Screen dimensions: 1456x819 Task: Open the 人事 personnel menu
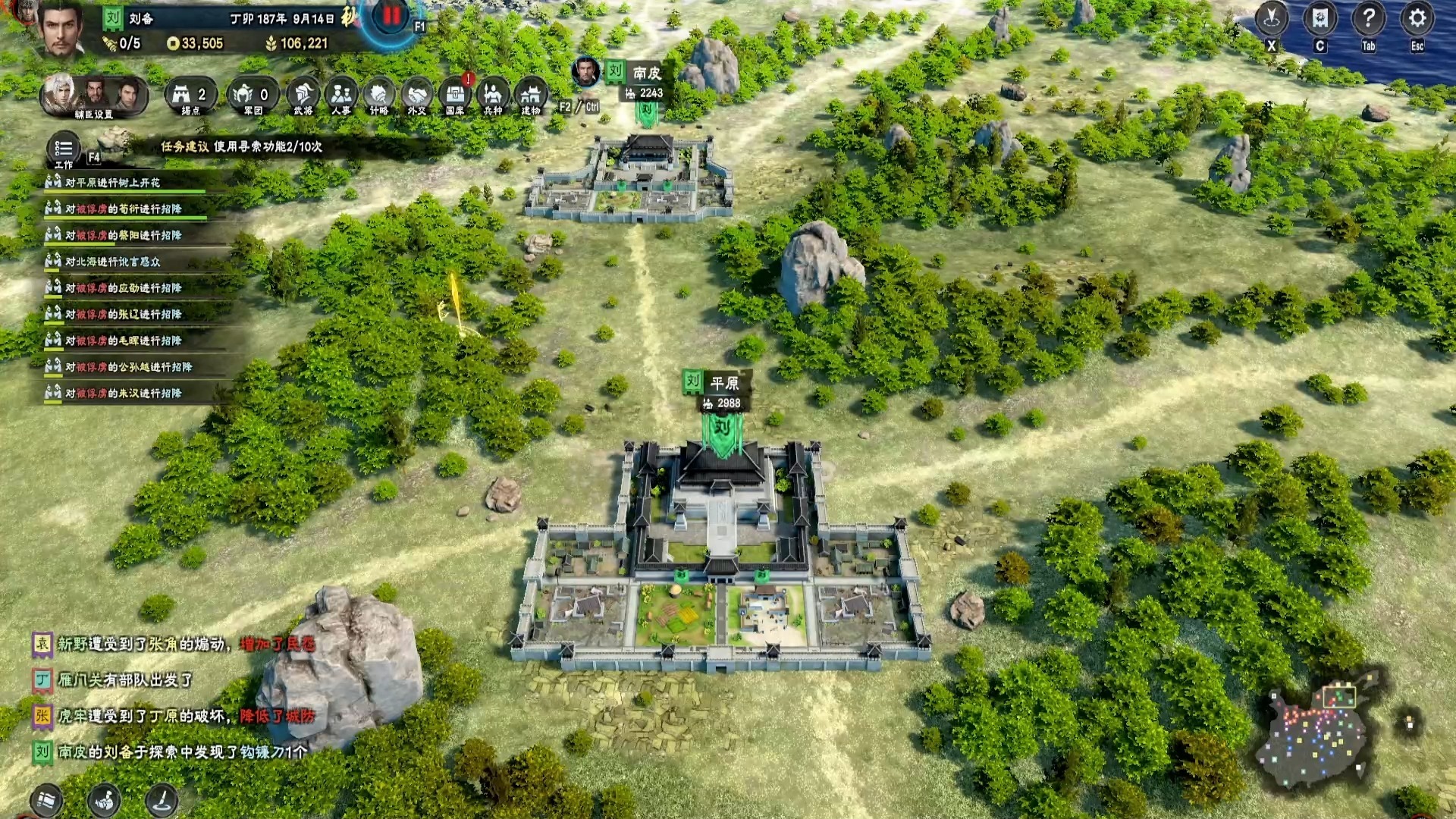341,96
